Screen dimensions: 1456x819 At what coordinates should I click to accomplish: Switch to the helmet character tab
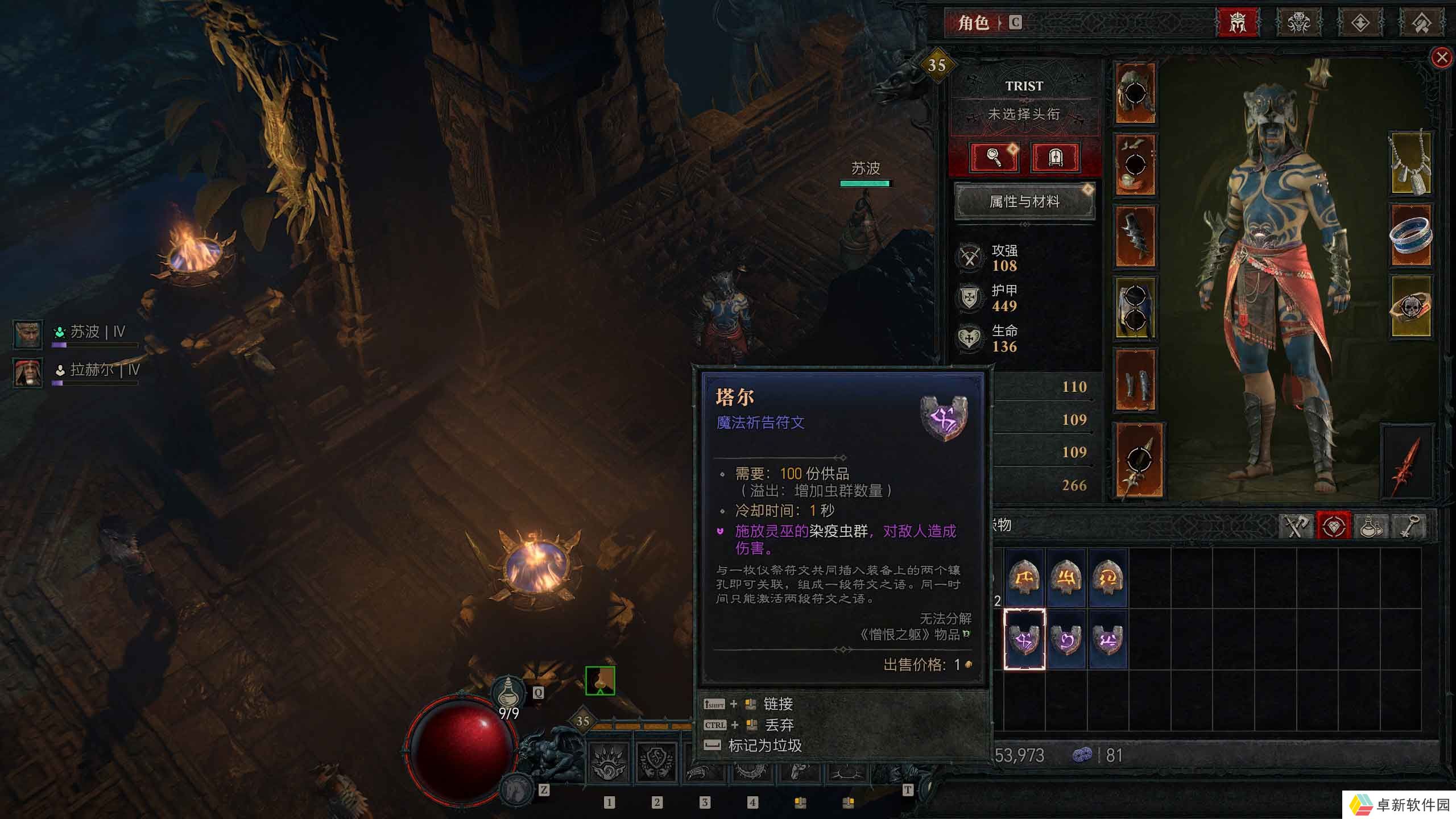click(1238, 23)
